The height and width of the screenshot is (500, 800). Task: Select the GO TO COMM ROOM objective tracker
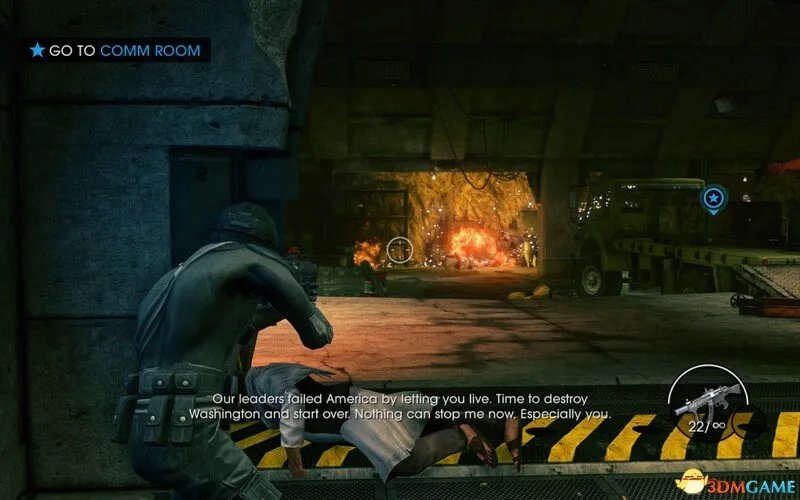115,49
